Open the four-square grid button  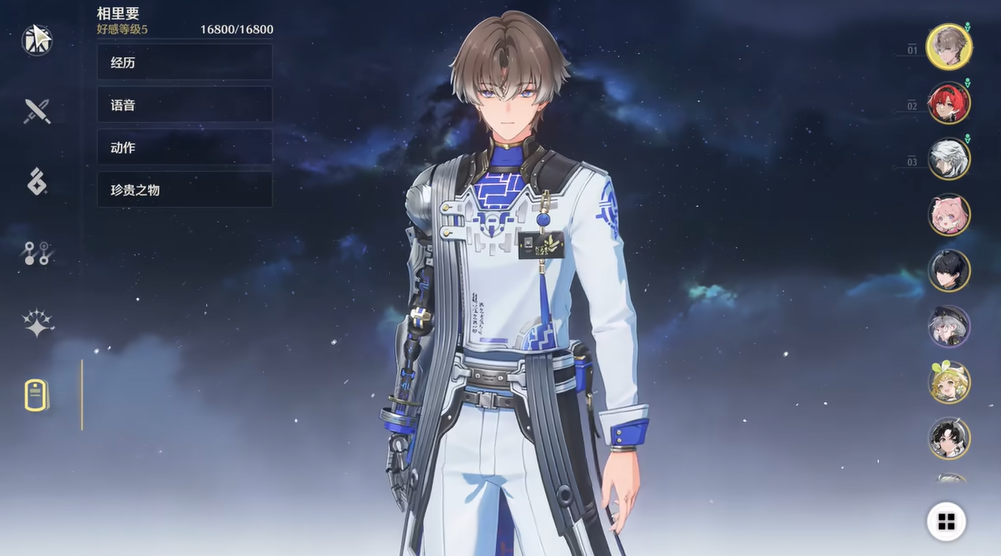pos(946,520)
